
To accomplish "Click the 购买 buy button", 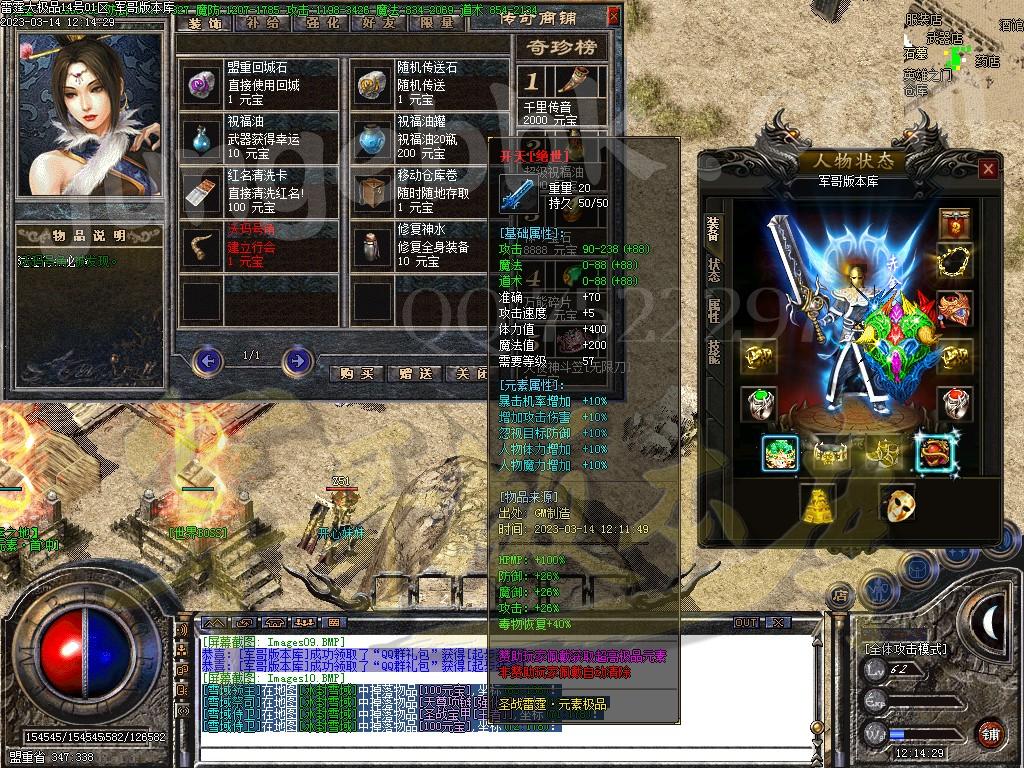I will (x=356, y=373).
